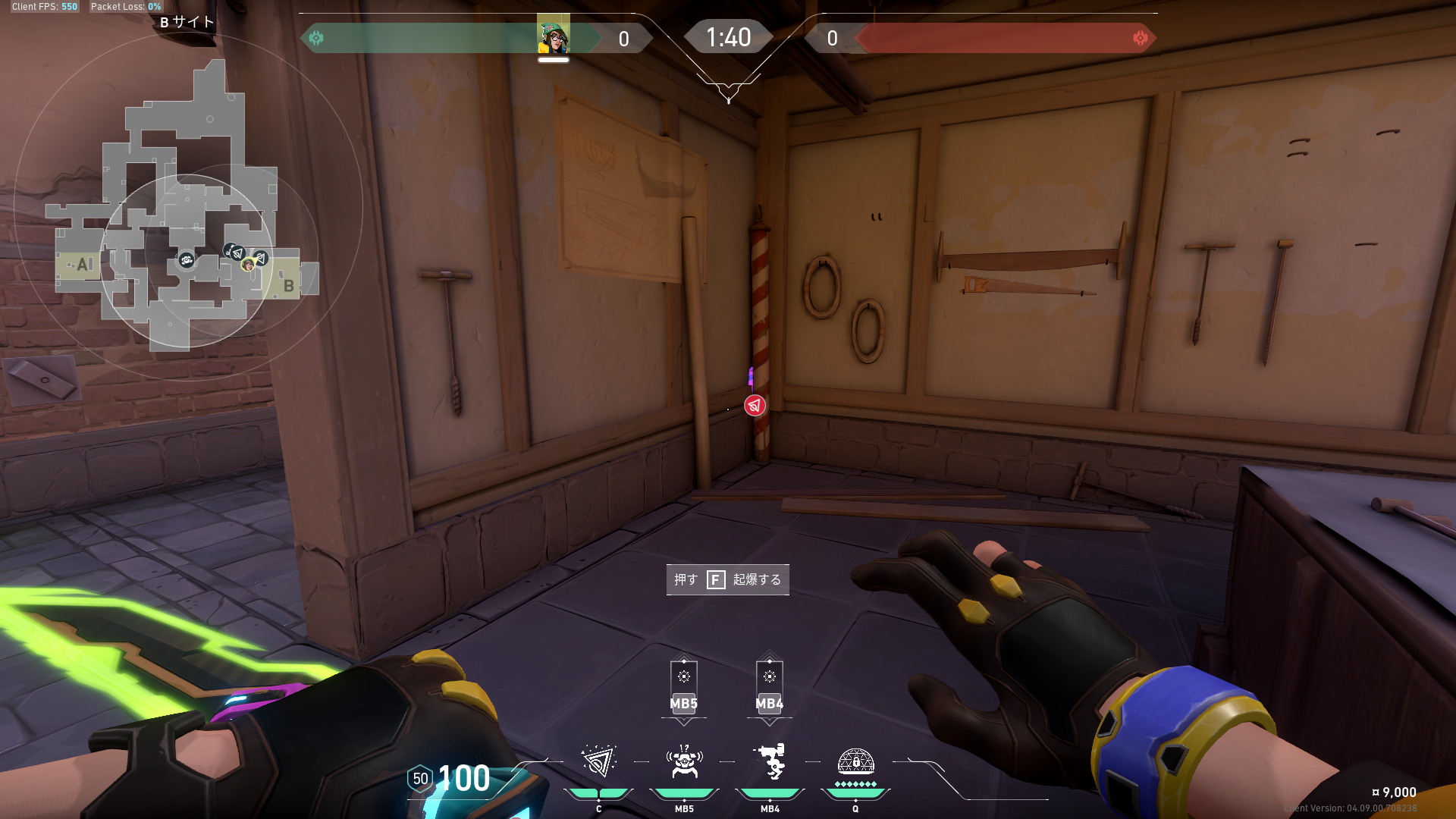1456x819 pixels.
Task: Click Killjoy's player marker on the minimap
Action: pos(247,265)
